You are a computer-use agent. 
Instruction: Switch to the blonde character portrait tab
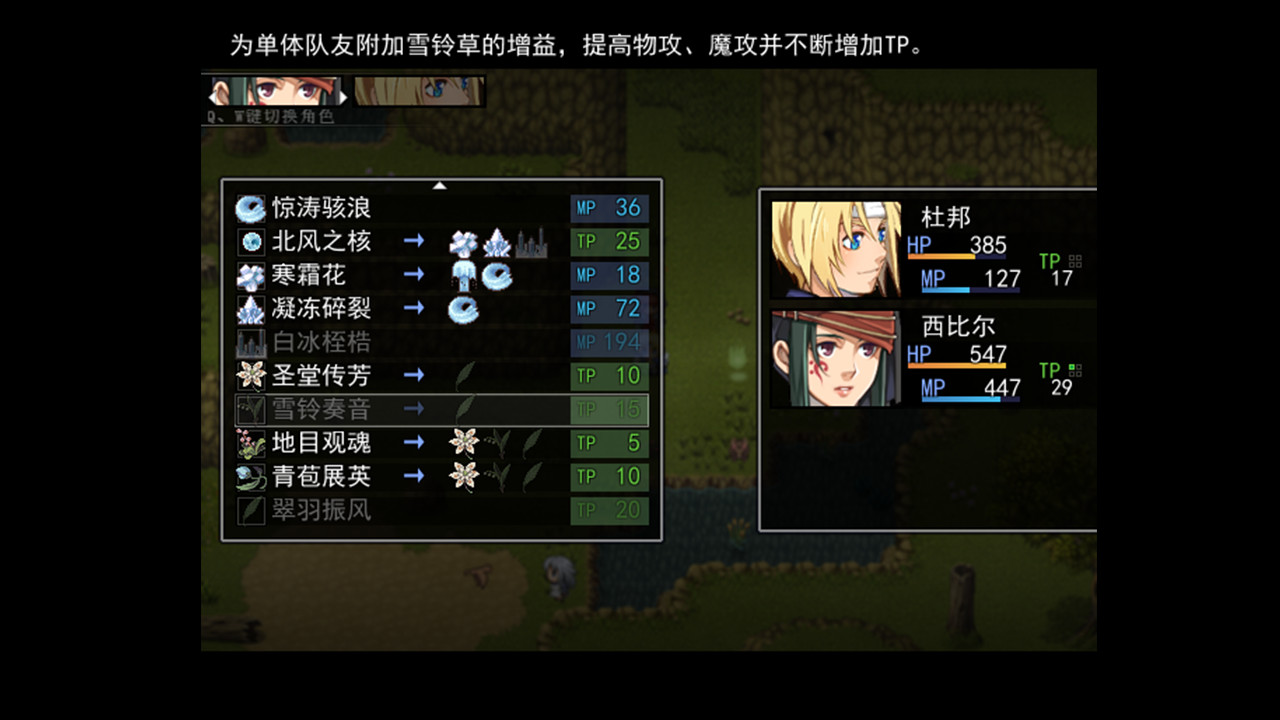pyautogui.click(x=420, y=93)
